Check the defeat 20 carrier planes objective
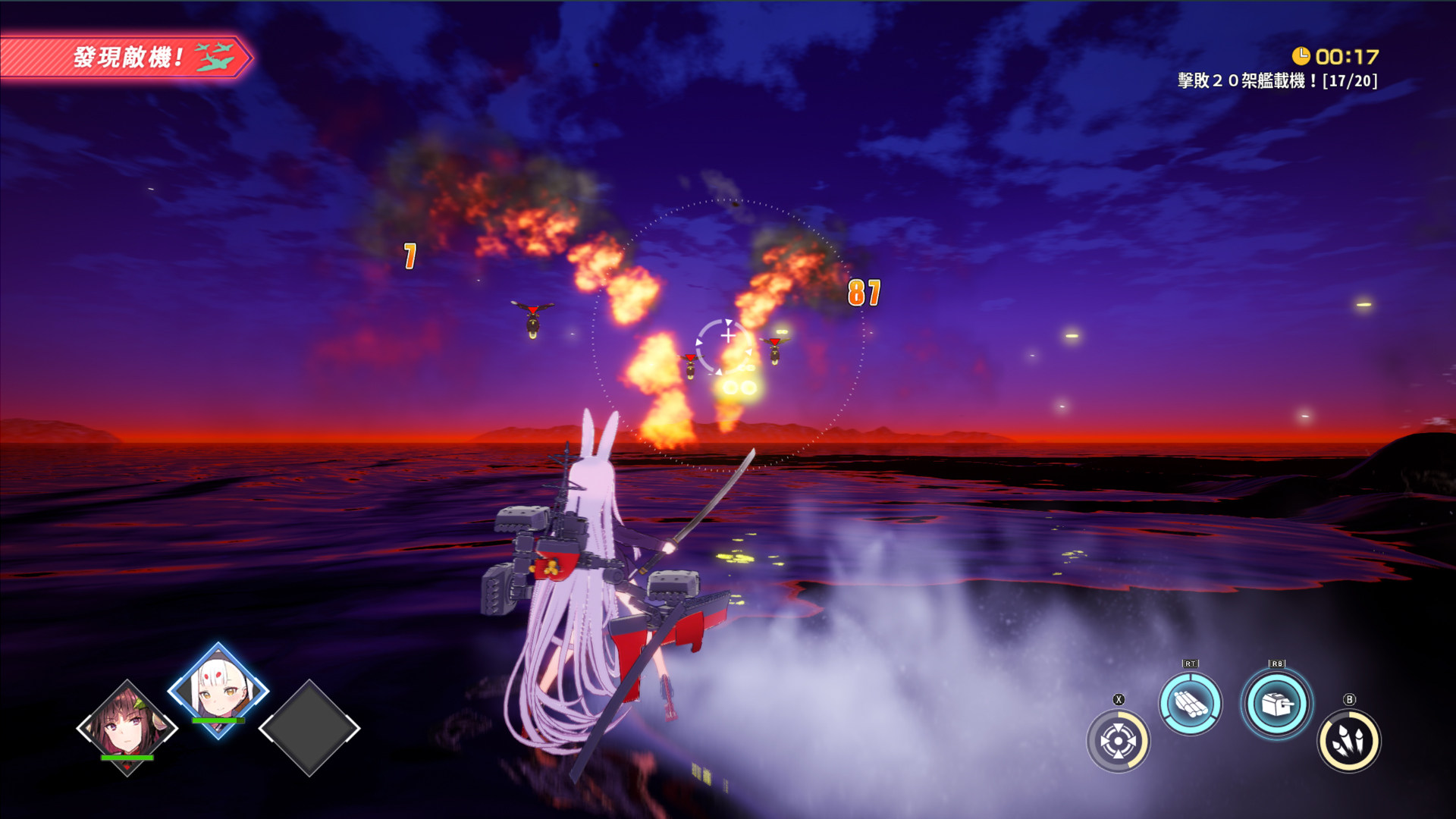1456x819 pixels. (x=1277, y=80)
